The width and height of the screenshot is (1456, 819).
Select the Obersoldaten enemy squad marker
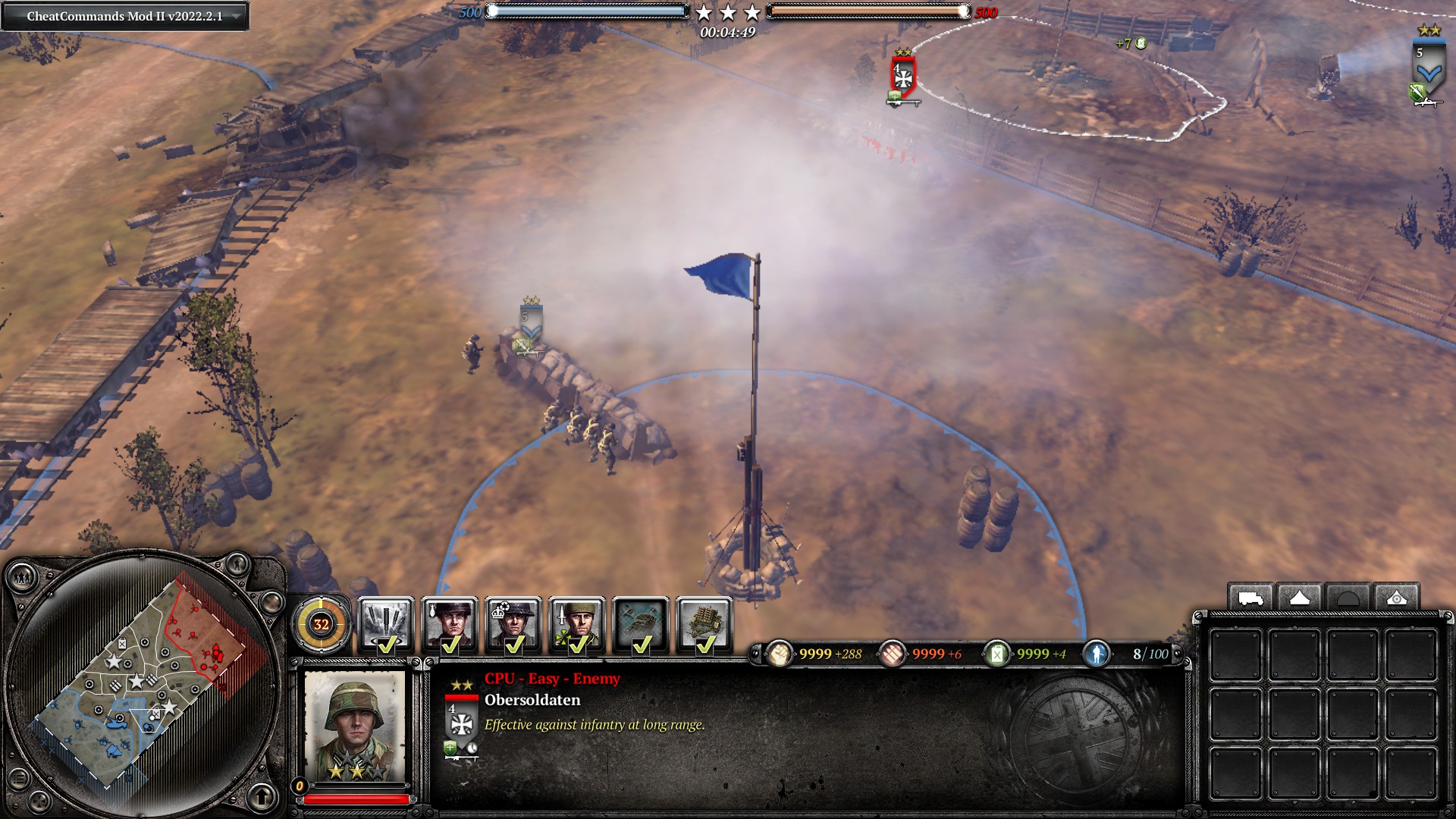pos(902,76)
